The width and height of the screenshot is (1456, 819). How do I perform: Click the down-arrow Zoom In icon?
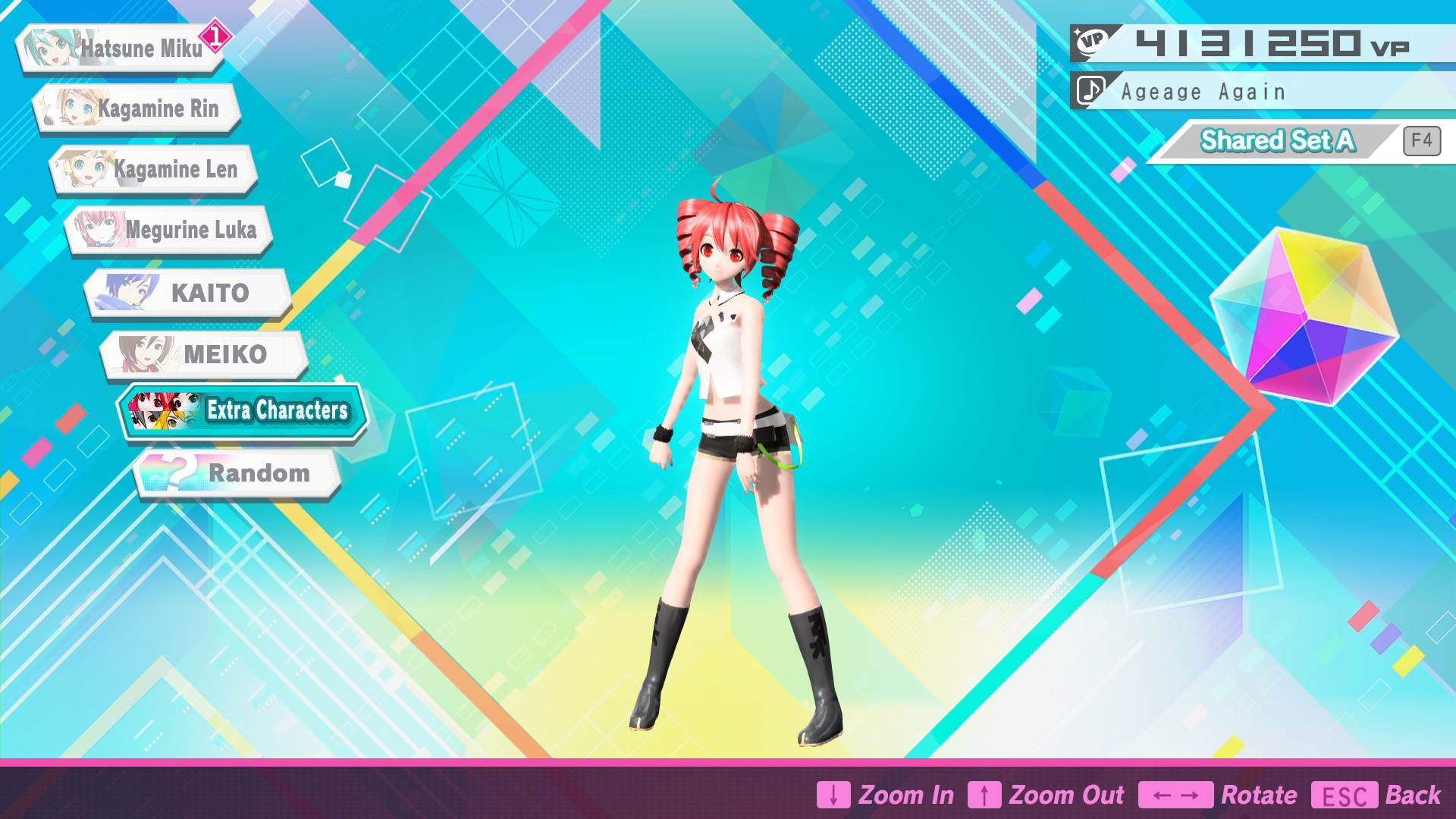click(834, 794)
